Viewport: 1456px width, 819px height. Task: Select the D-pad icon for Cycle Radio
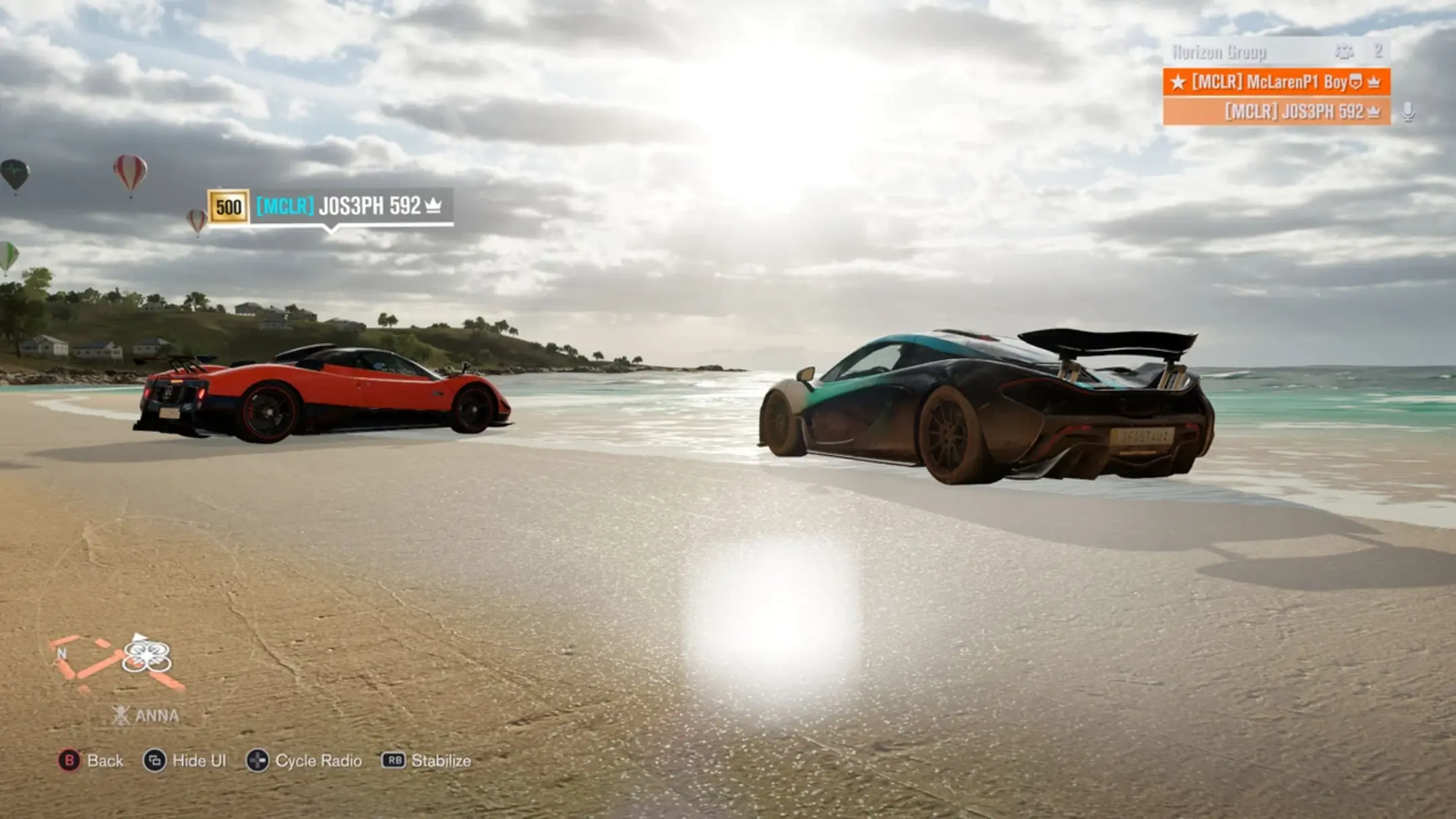point(255,760)
